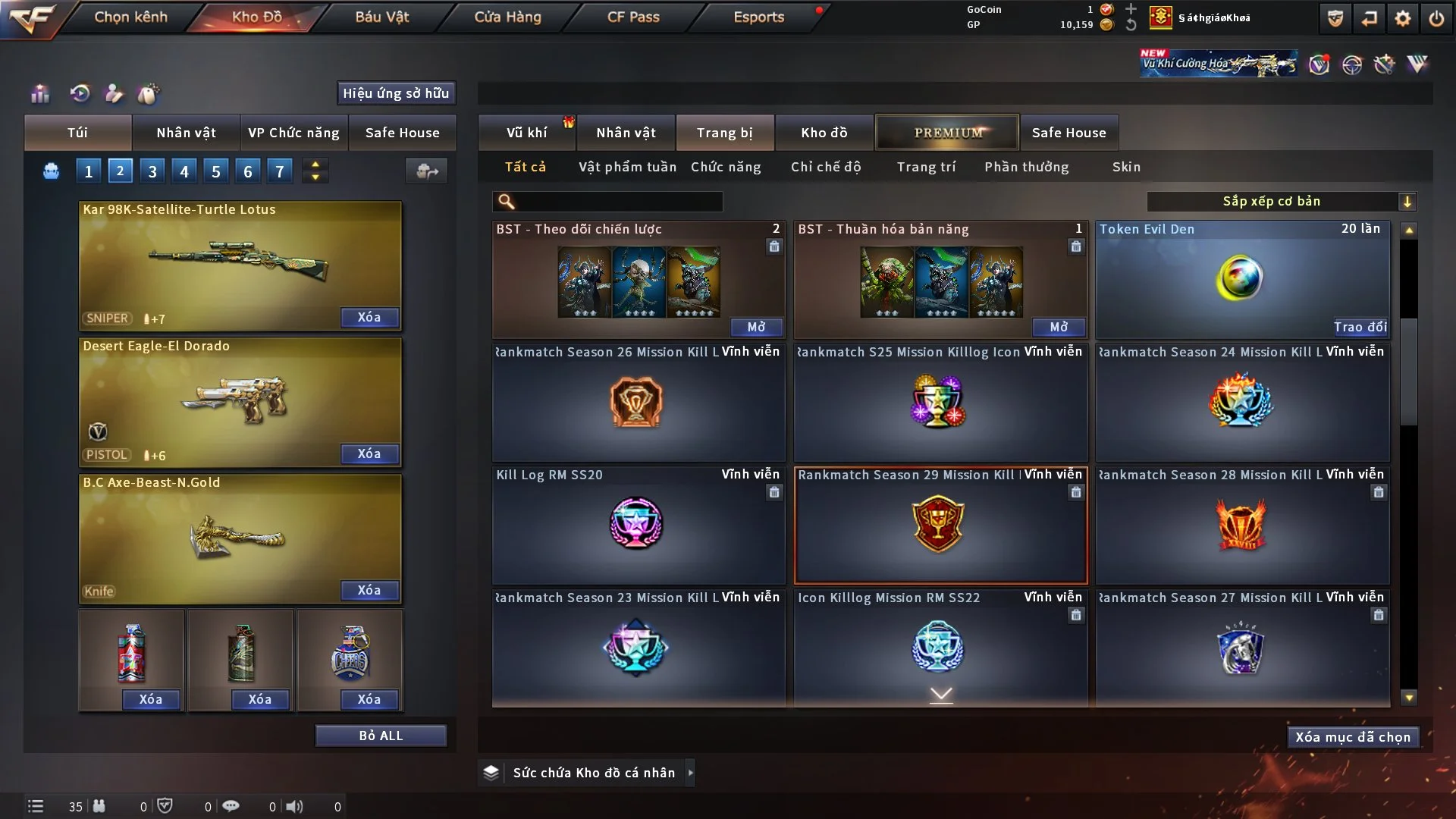This screenshot has height=819, width=1456.
Task: Choose bag preset number 3
Action: 152,171
